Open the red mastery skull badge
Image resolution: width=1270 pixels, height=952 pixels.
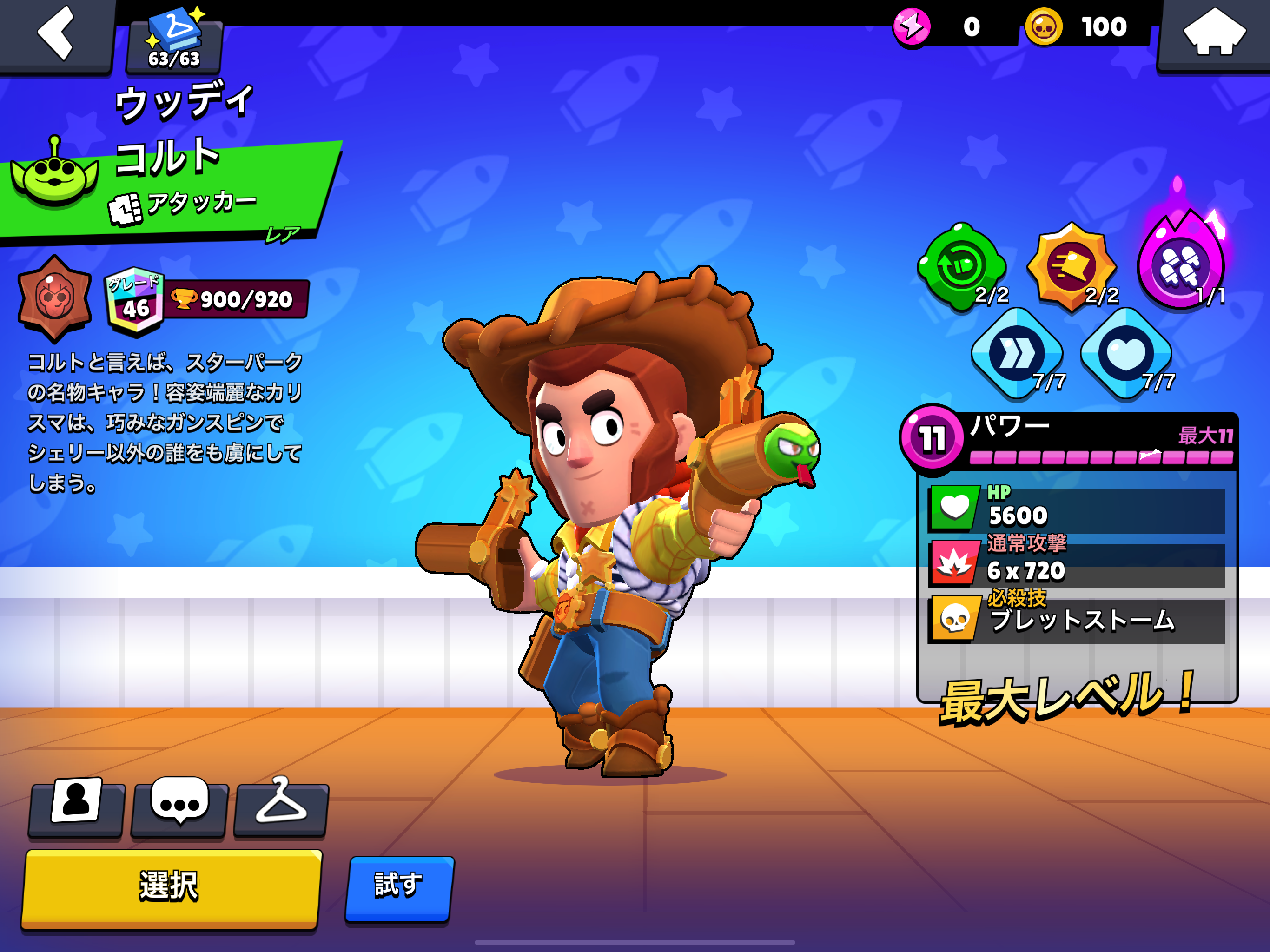[54, 297]
